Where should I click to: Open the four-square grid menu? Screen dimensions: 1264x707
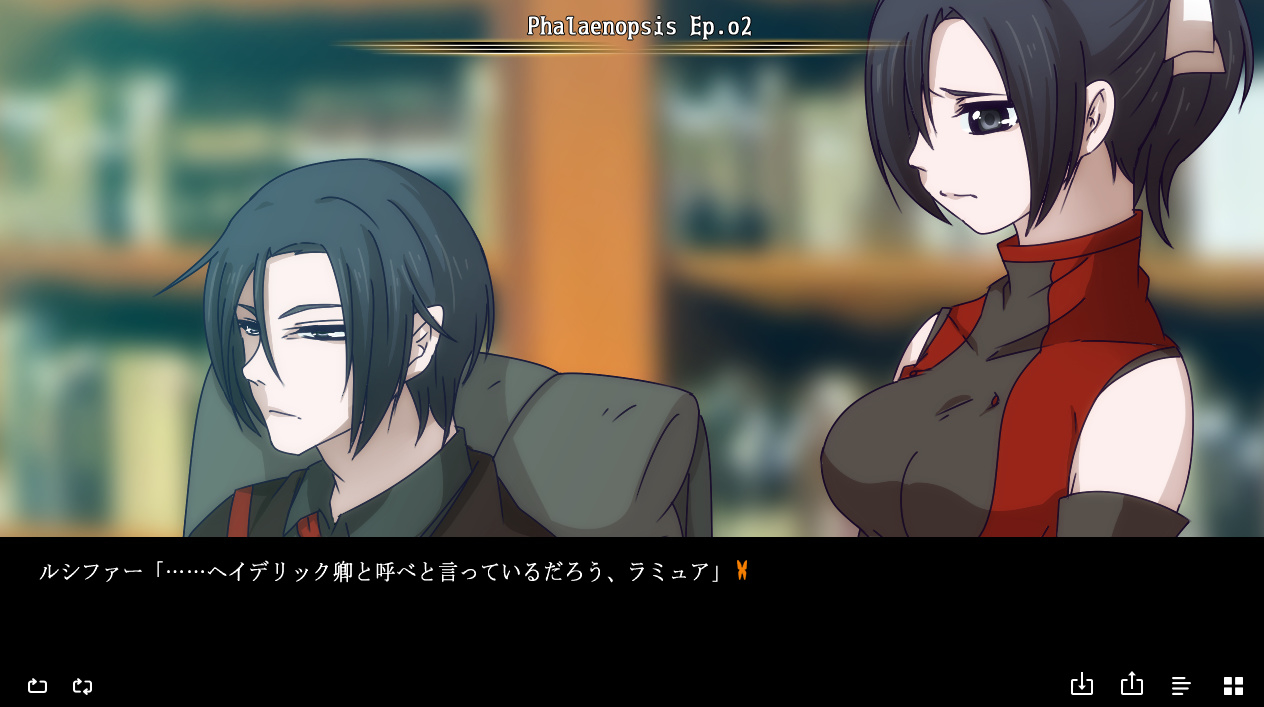point(1233,685)
